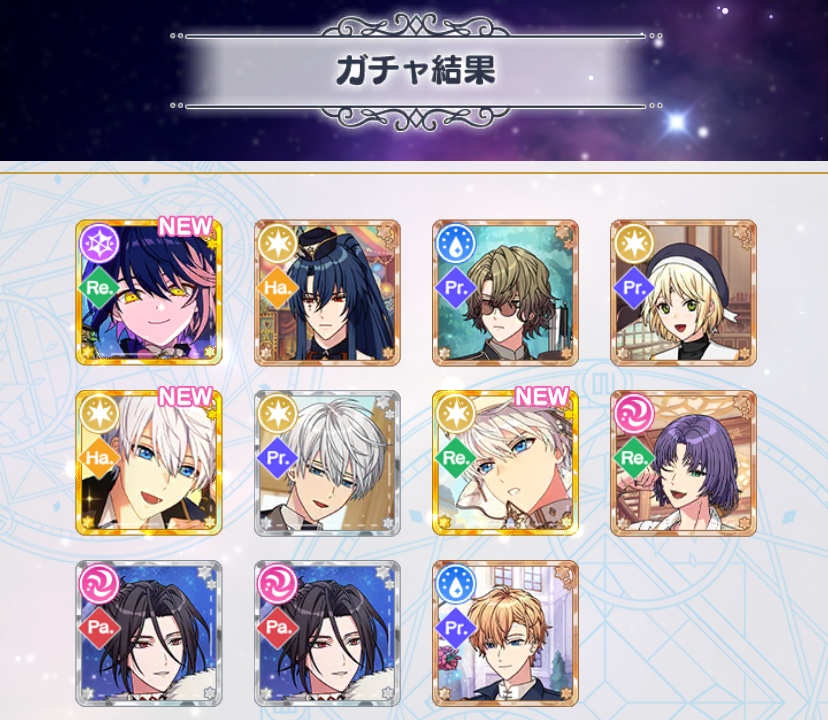Select the NEW card with yellow eyes
Viewport: 828px width, 720px height.
pos(149,292)
